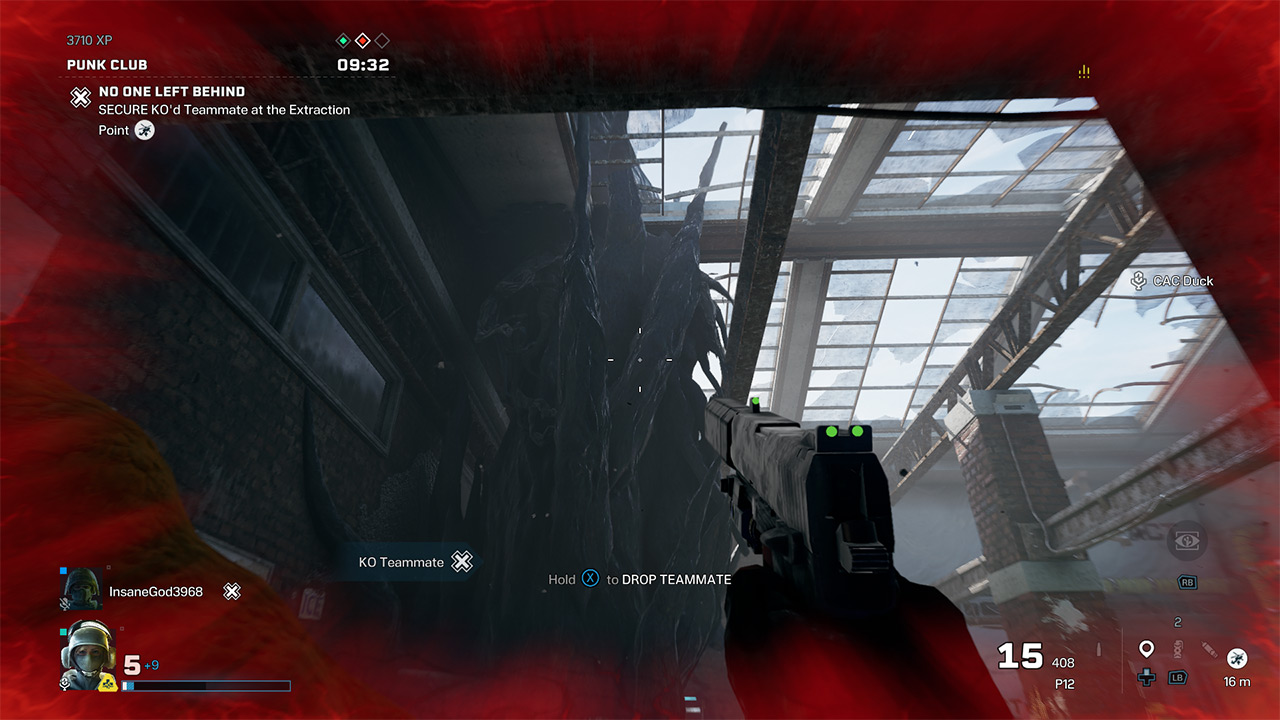Click the KO Teammate marker label
The width and height of the screenshot is (1280, 720).
401,562
